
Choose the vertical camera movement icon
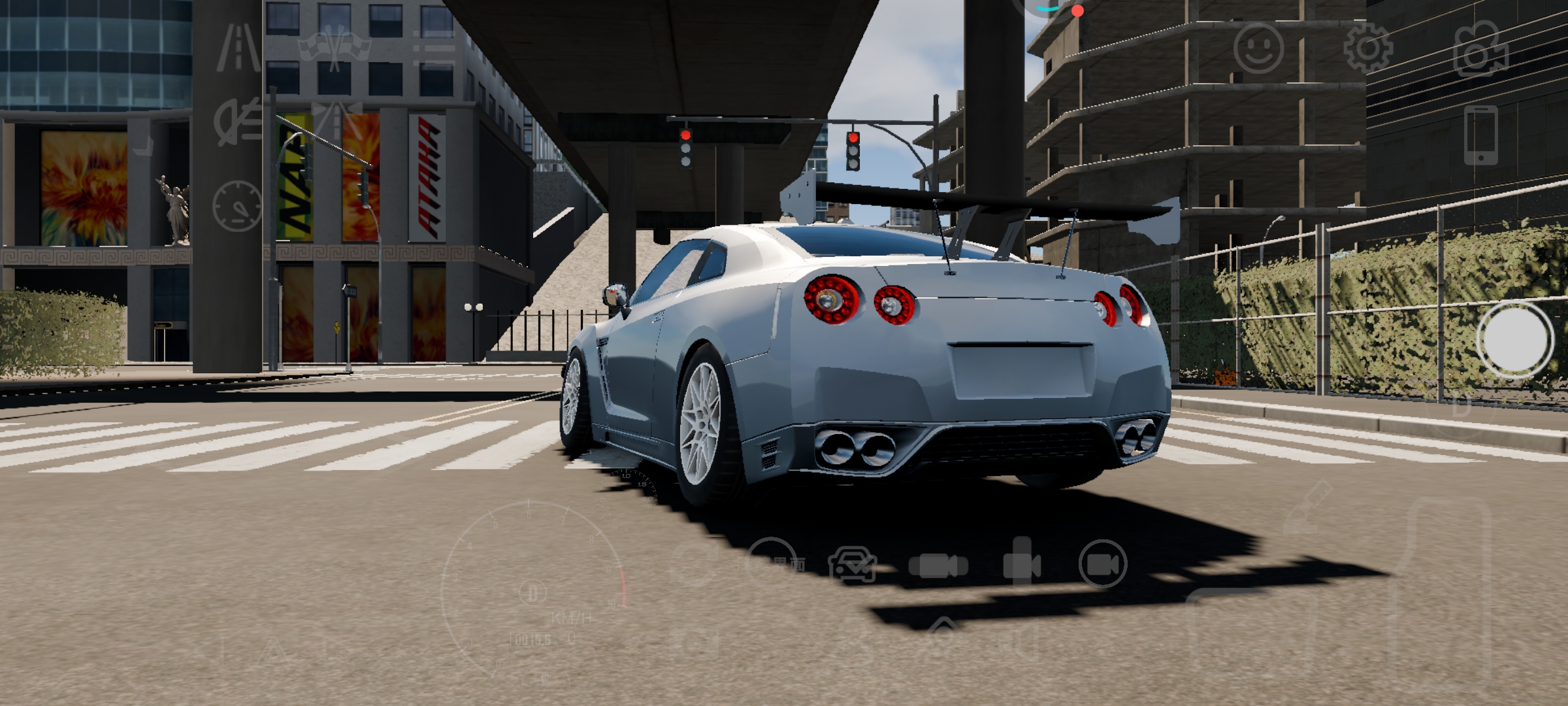(x=1022, y=562)
